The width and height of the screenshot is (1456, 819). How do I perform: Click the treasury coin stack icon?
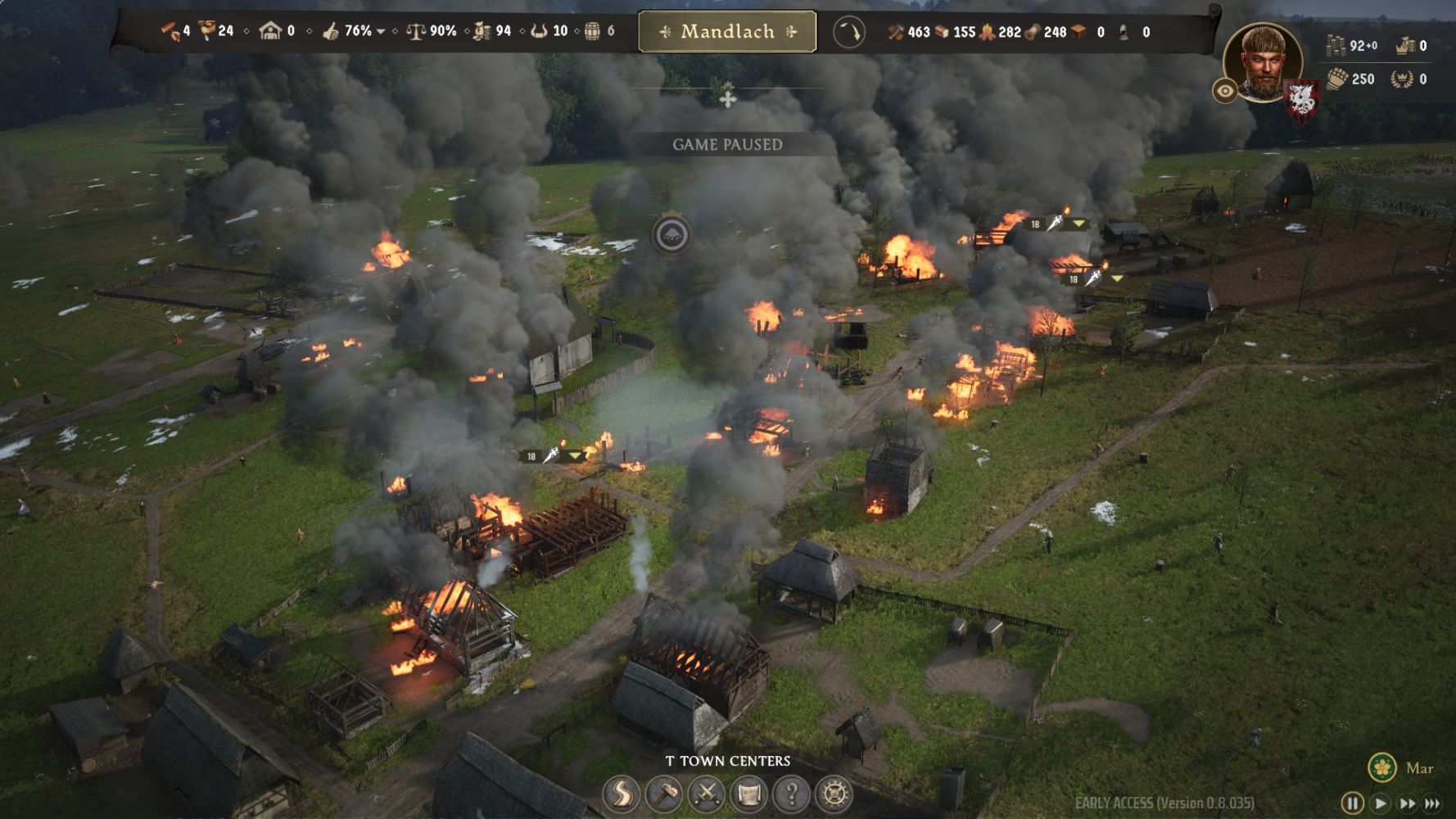point(1336,46)
